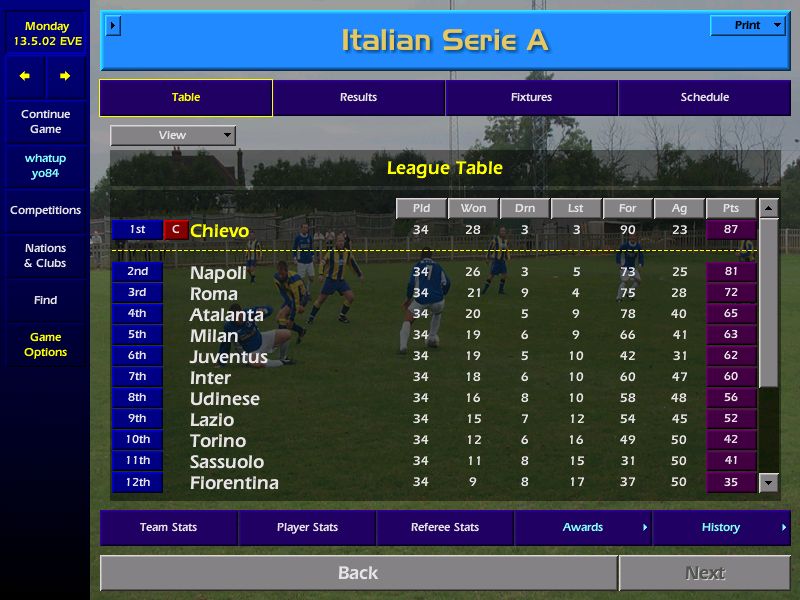
Task: Go to previous screen with left arrow
Action: point(25,76)
